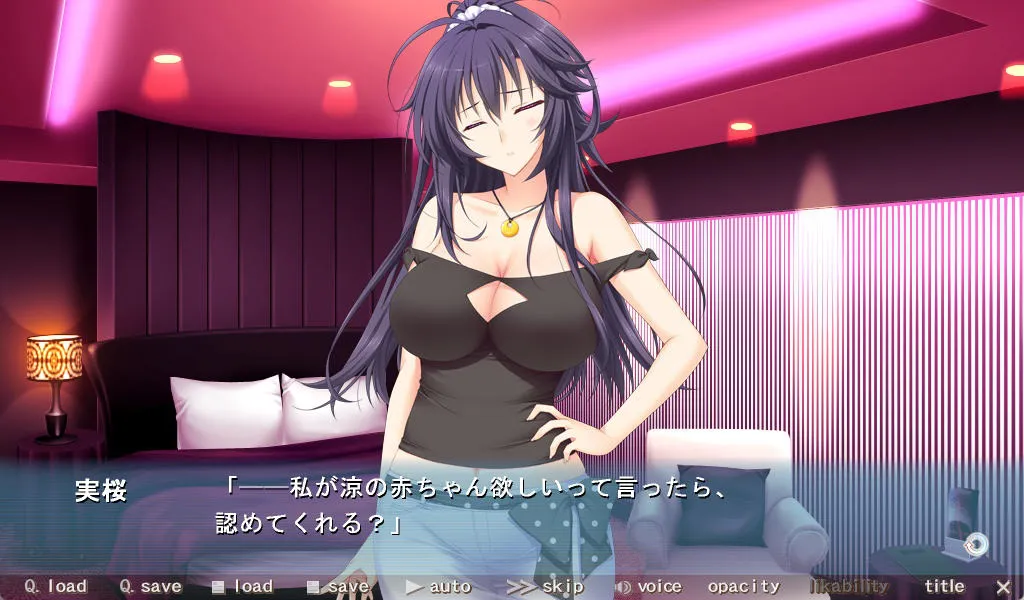Open the save menu with the square icon
Viewport: 1024px width, 600px height.
pos(338,587)
